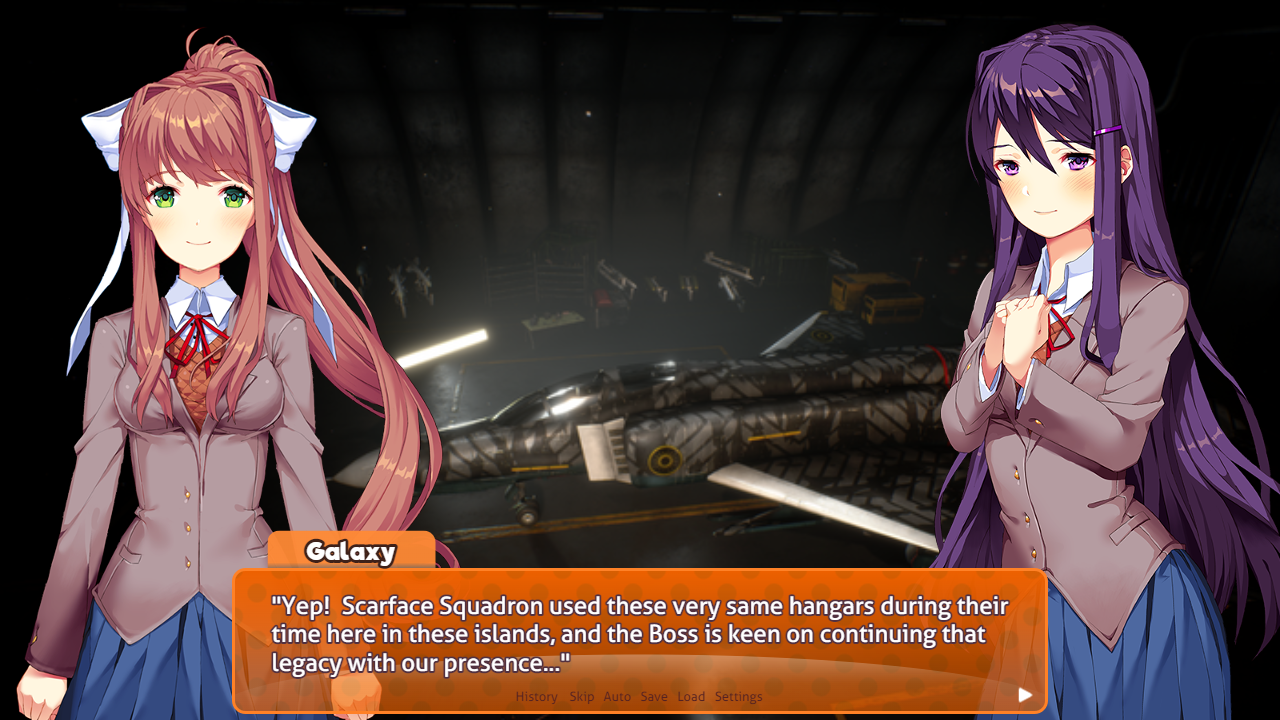Image resolution: width=1280 pixels, height=720 pixels.
Task: Save the current game progress
Action: [654, 696]
